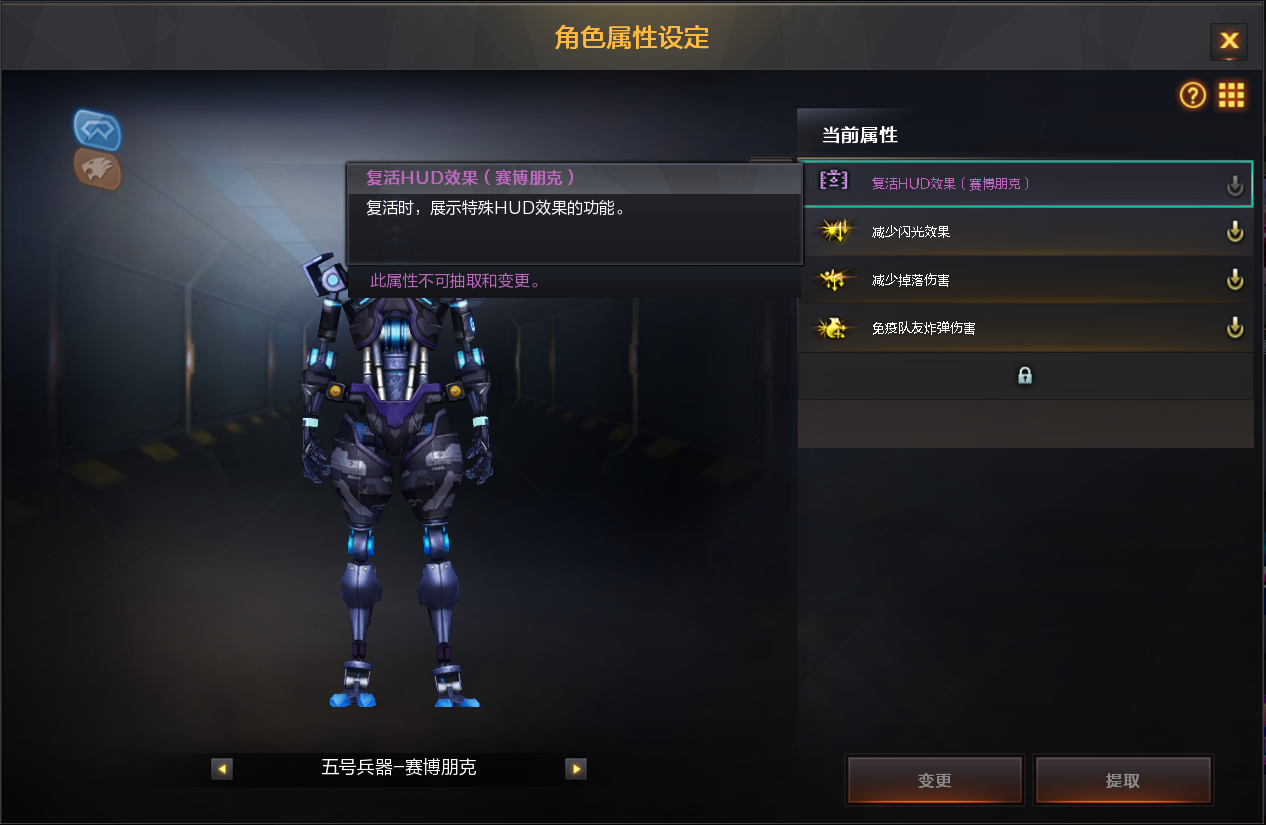Click extract arrow on 减少掉落伤害 row
1266x825 pixels.
(x=1235, y=280)
